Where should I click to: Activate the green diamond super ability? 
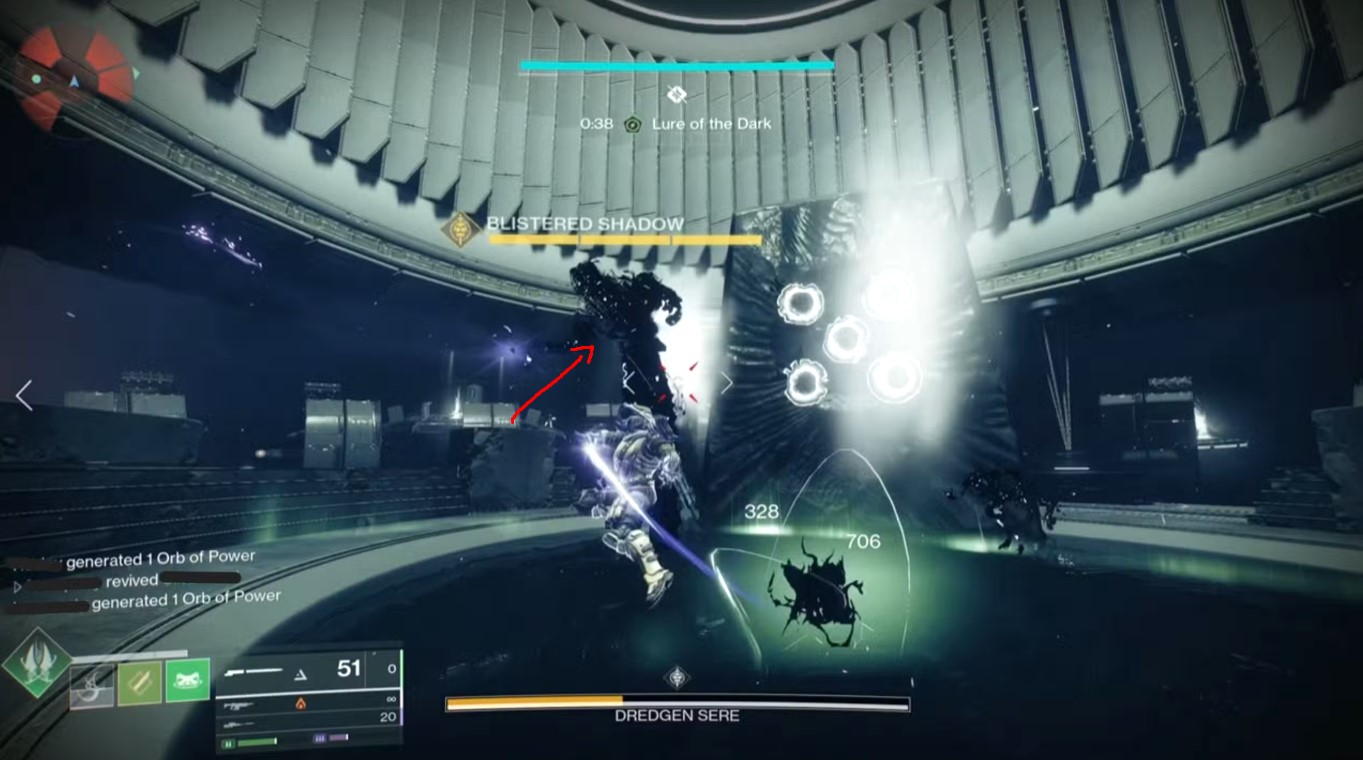(x=38, y=662)
